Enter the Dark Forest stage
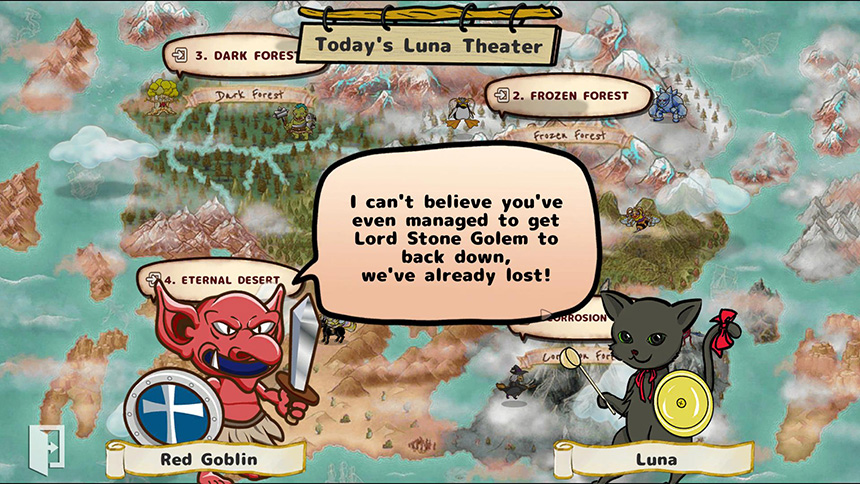860x484 pixels. (233, 55)
